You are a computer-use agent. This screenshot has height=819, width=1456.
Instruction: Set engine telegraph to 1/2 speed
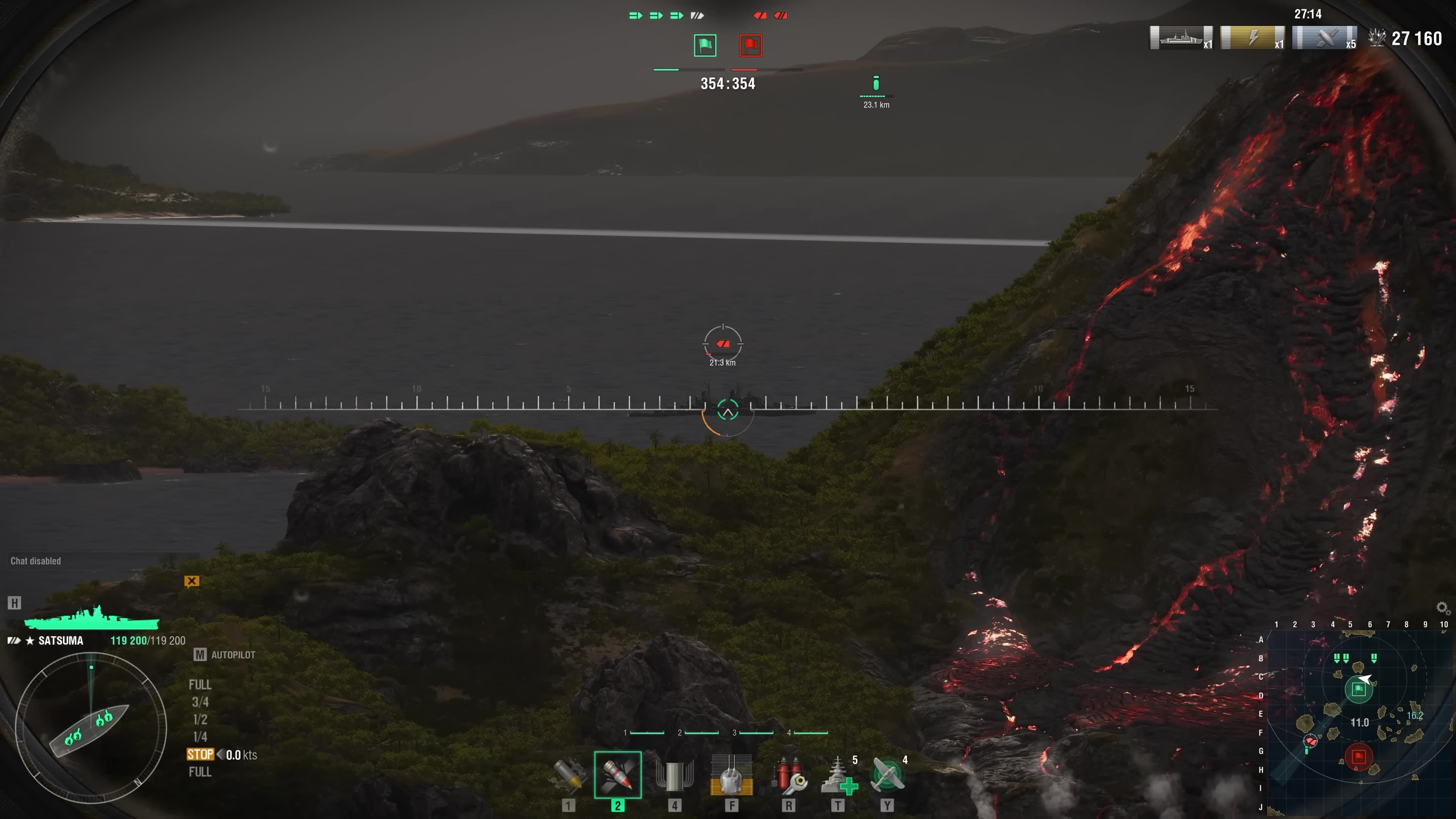200,720
